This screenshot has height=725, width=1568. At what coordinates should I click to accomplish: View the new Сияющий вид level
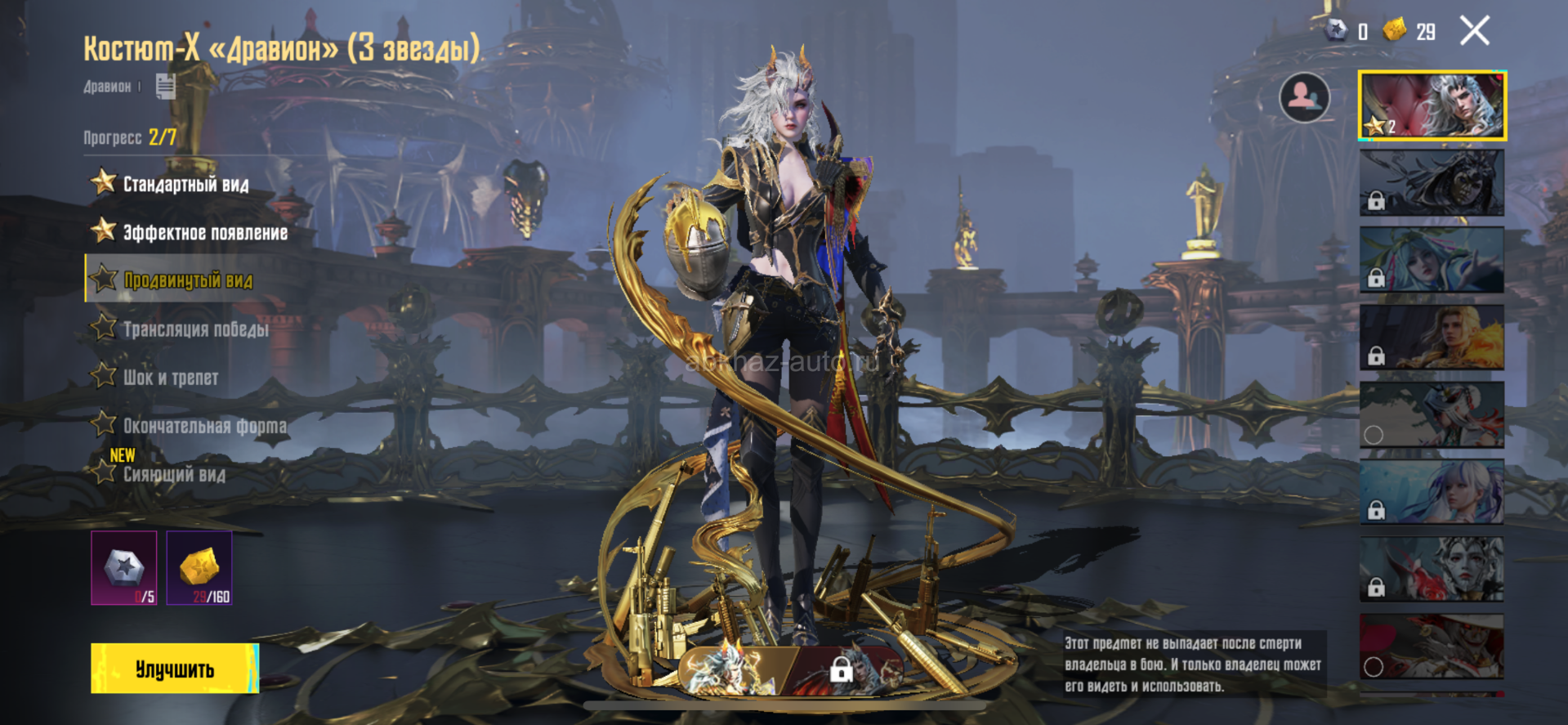click(173, 474)
